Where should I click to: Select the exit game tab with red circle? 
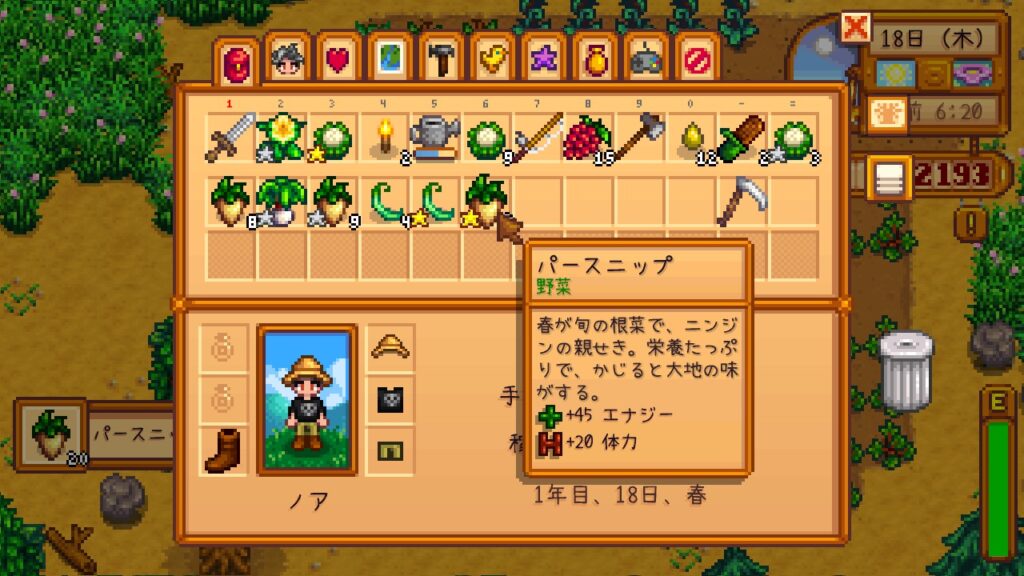coord(696,61)
